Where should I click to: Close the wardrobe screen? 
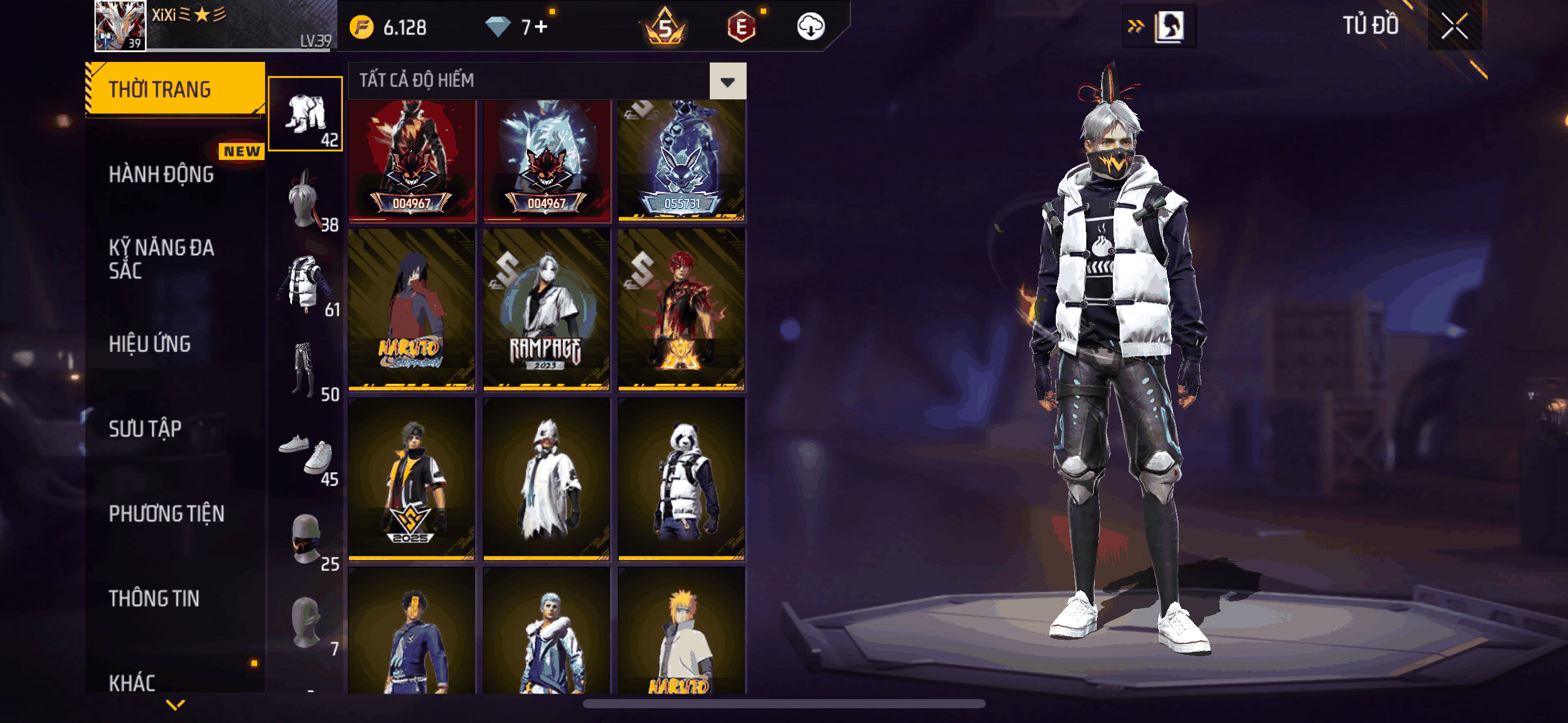pyautogui.click(x=1454, y=26)
